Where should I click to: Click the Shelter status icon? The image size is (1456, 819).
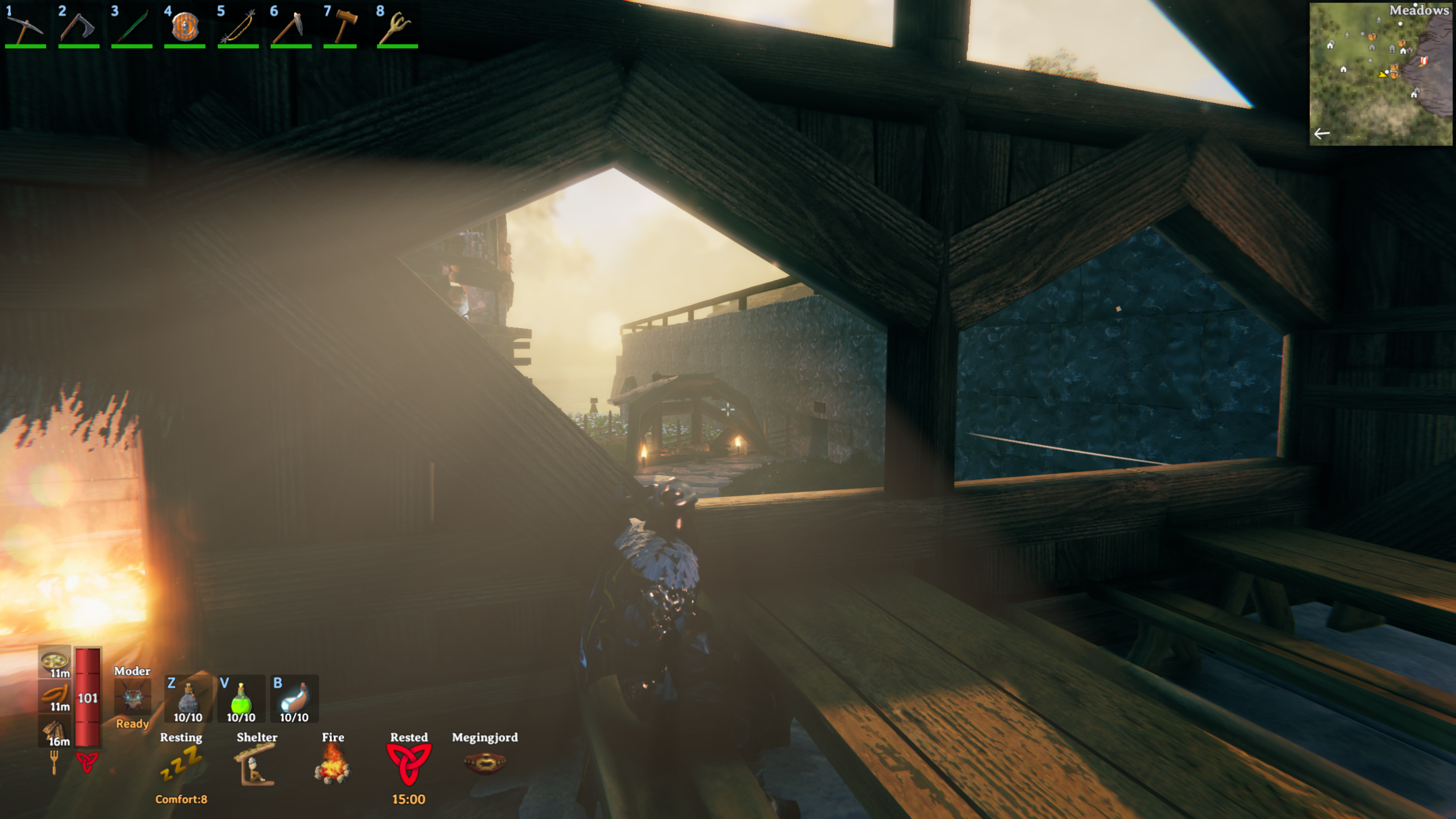256,765
